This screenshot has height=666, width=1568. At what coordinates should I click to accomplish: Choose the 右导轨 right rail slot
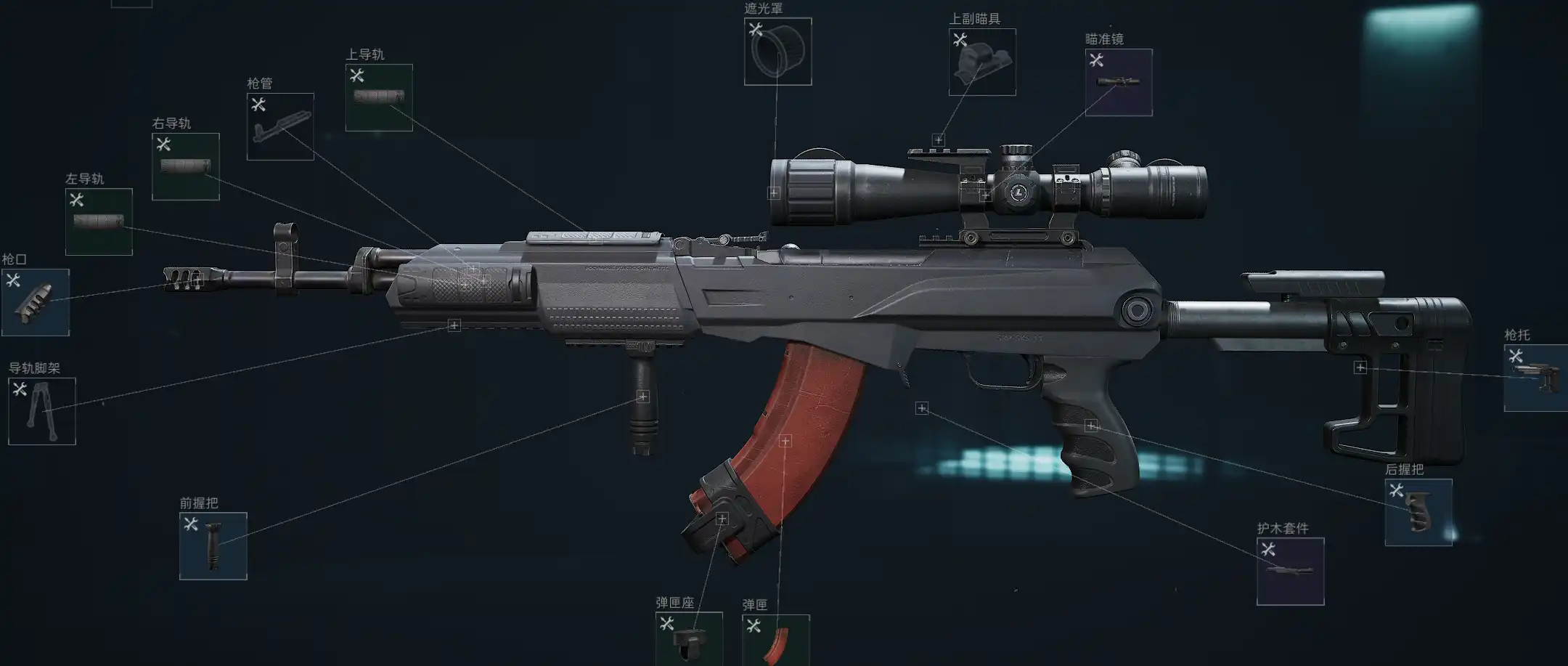click(x=185, y=166)
